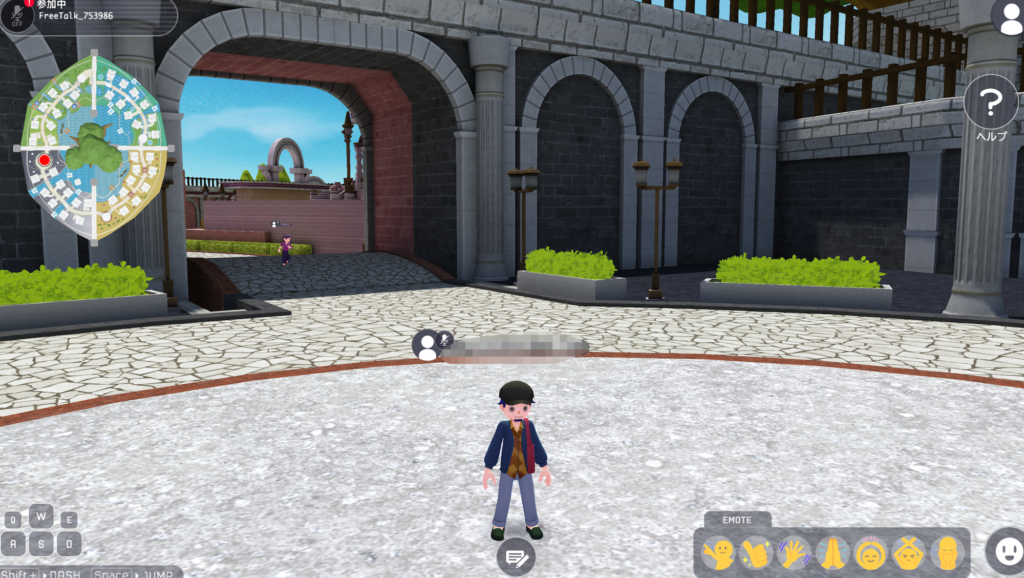Use the crossed arms no emote

[x=909, y=553]
